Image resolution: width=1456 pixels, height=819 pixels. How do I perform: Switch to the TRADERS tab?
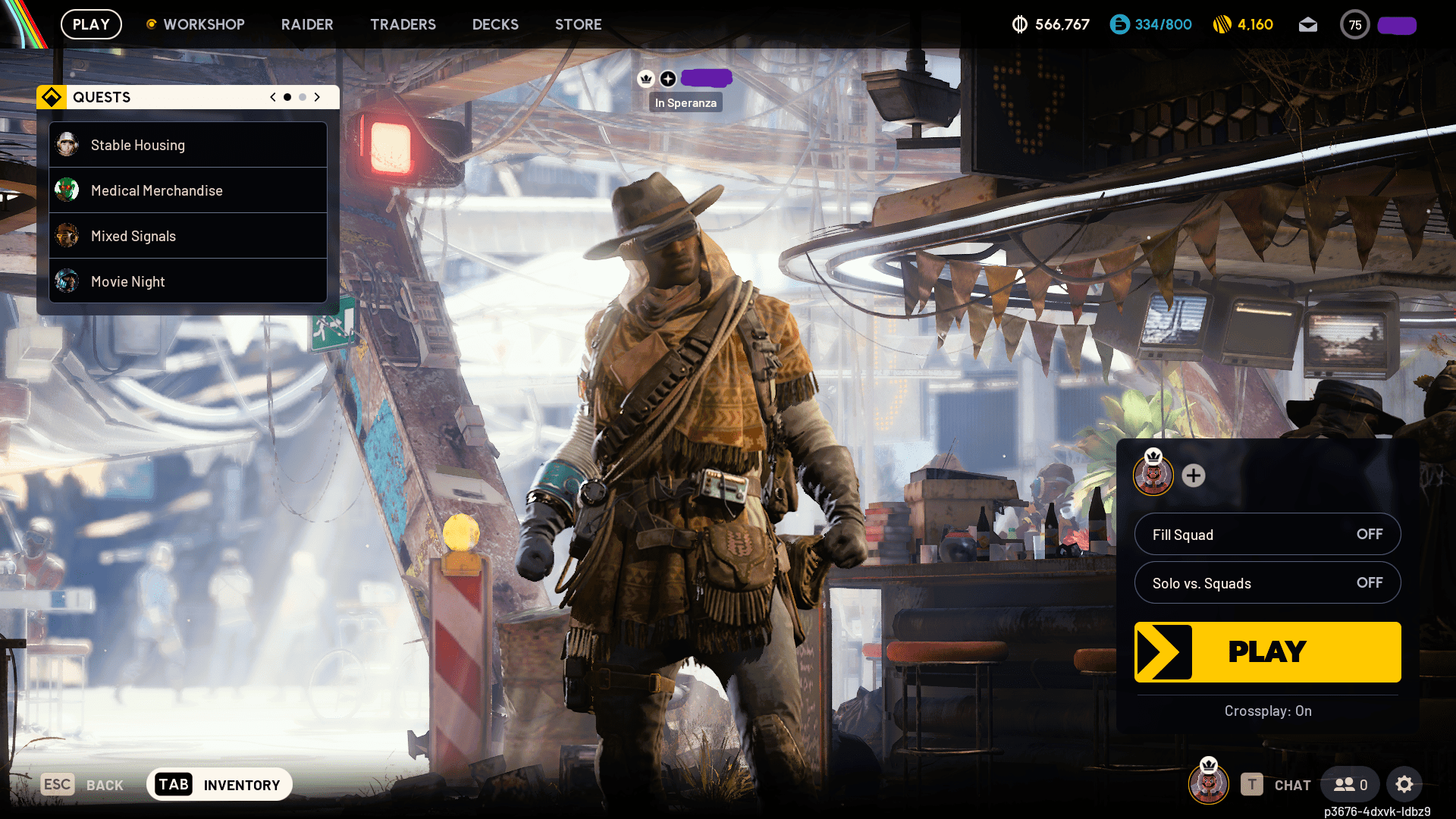[403, 24]
